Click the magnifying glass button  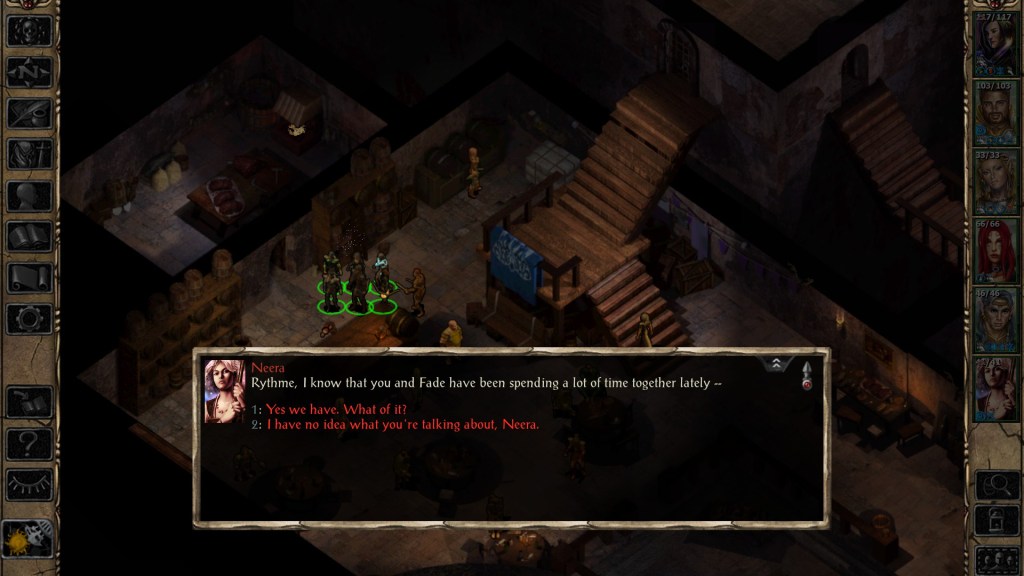995,485
